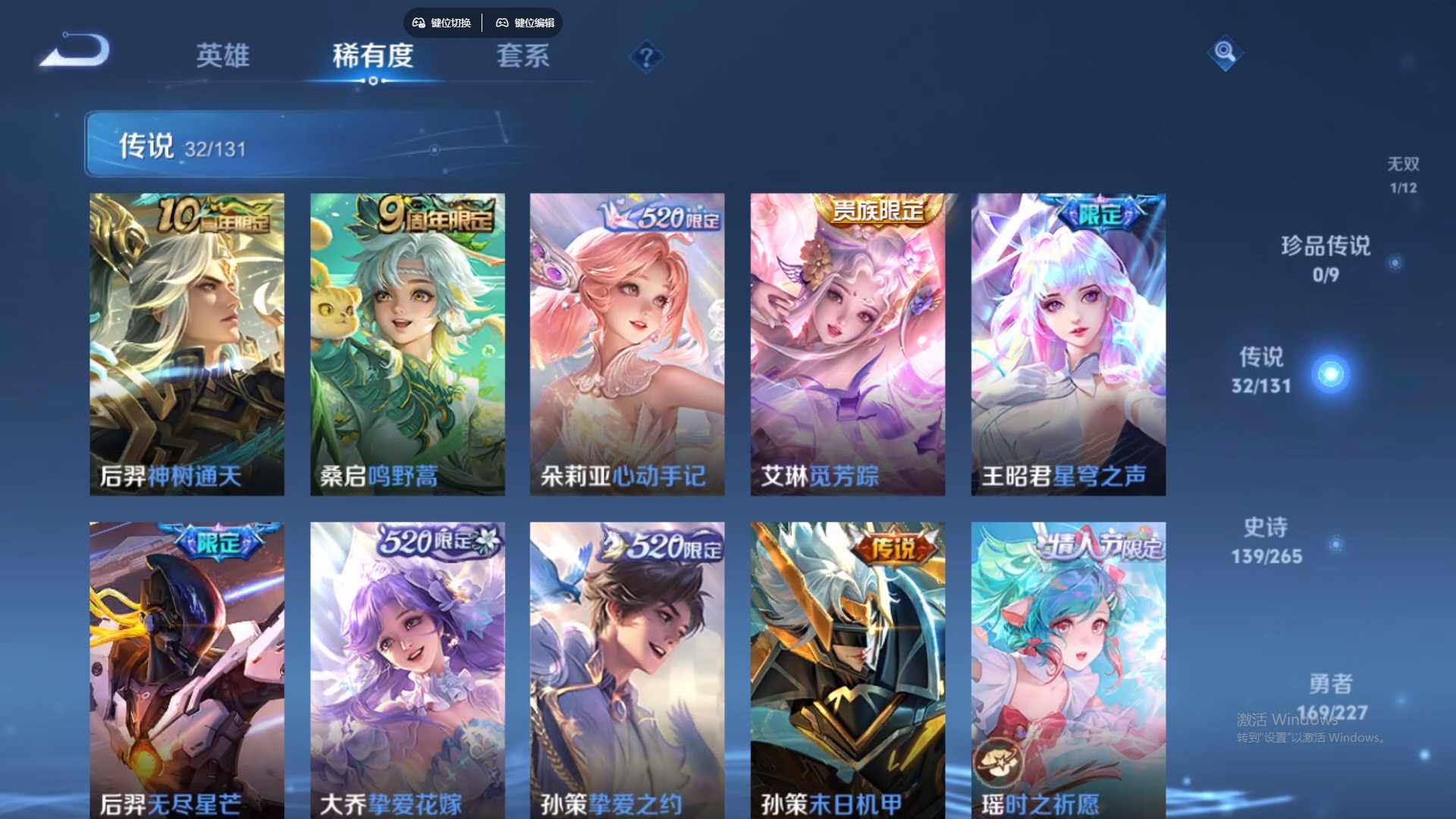Select the 王昭君星穹之声 skin card
The height and width of the screenshot is (819, 1456).
point(1068,341)
